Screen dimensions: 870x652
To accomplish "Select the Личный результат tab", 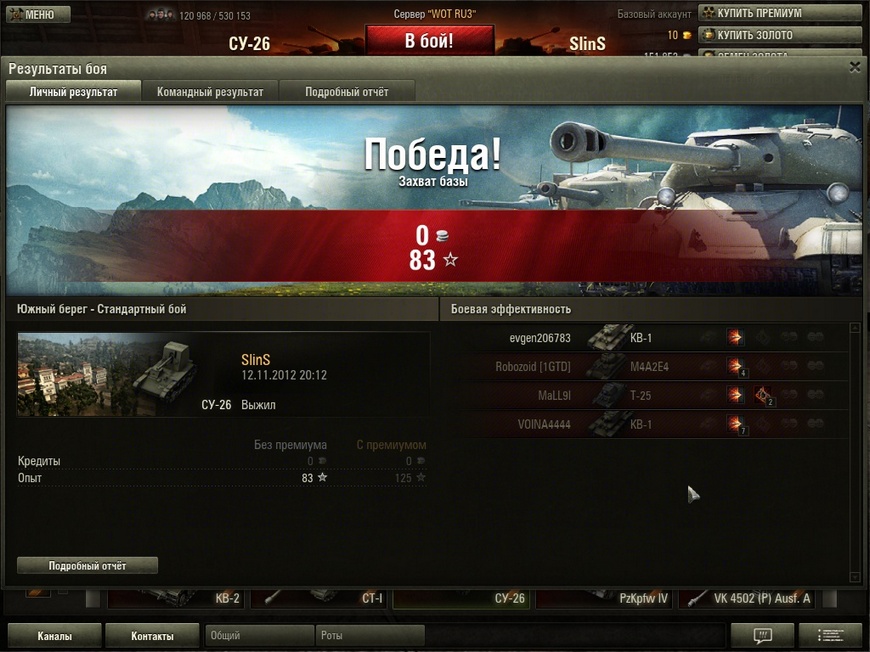I will (73, 92).
